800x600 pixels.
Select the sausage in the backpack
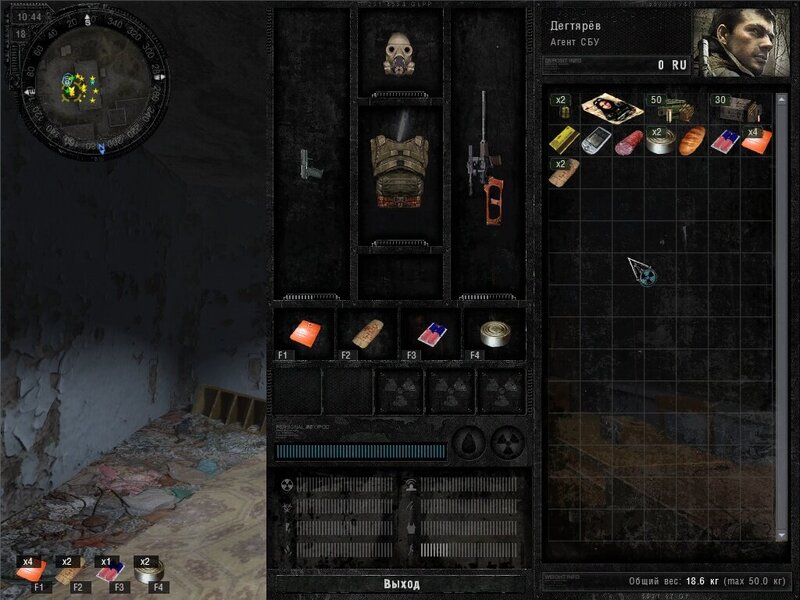628,141
